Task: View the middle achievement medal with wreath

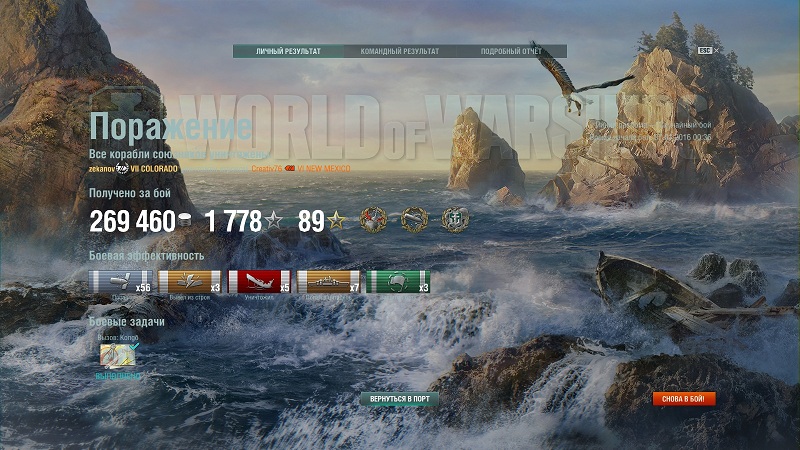Action: click(414, 221)
